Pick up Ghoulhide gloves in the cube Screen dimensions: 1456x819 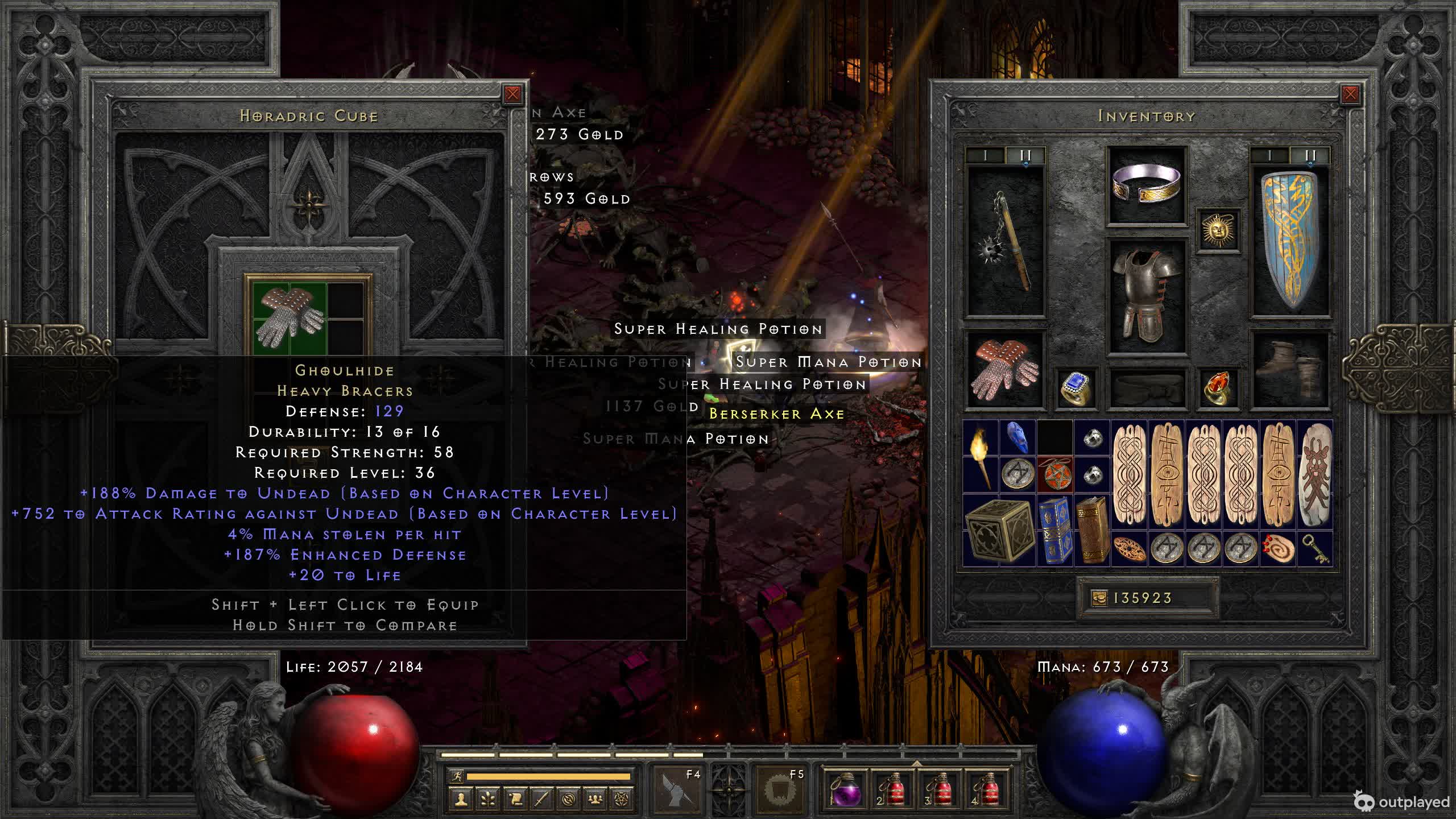(290, 317)
